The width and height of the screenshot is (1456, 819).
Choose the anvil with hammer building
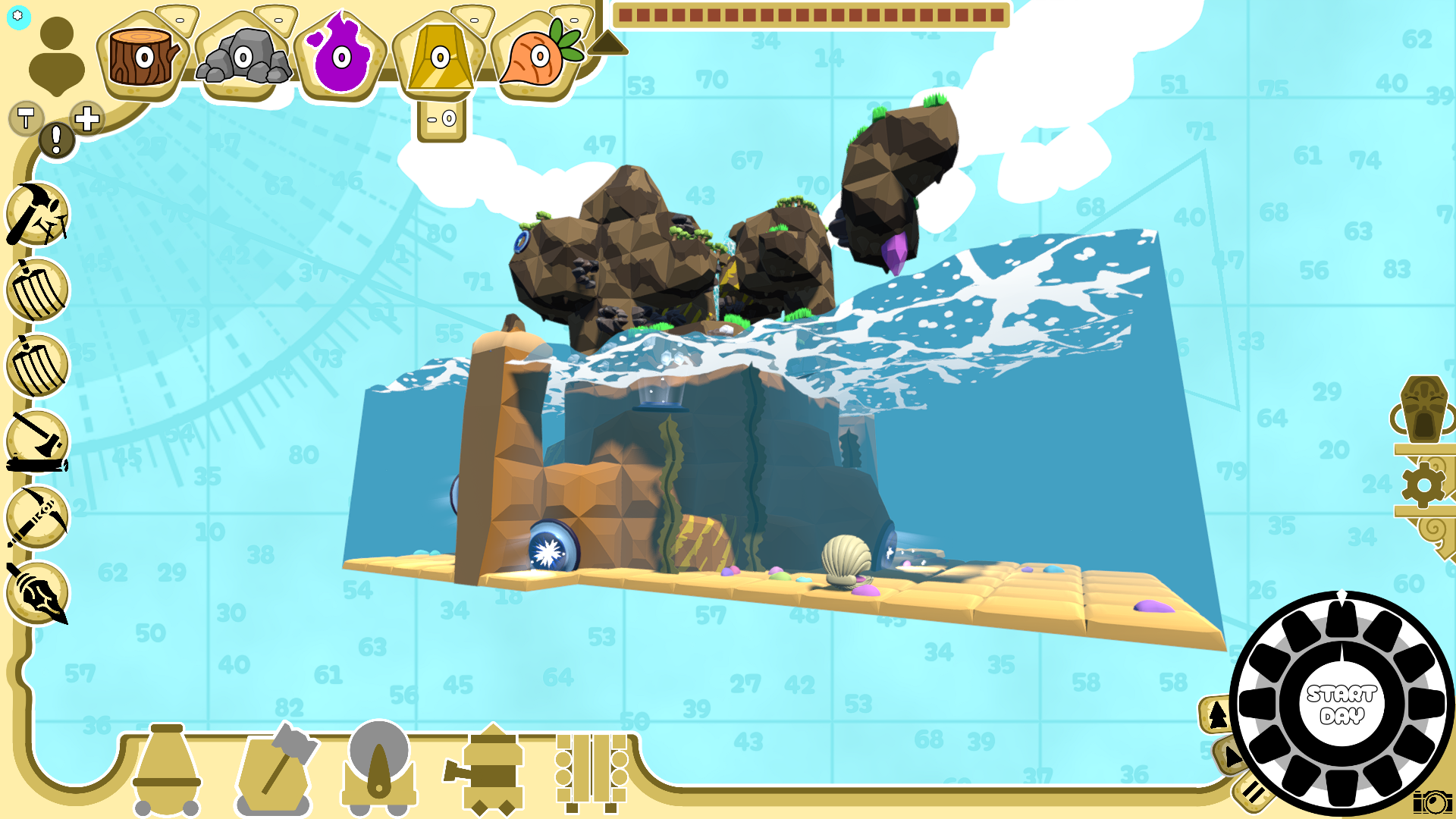tap(276, 767)
